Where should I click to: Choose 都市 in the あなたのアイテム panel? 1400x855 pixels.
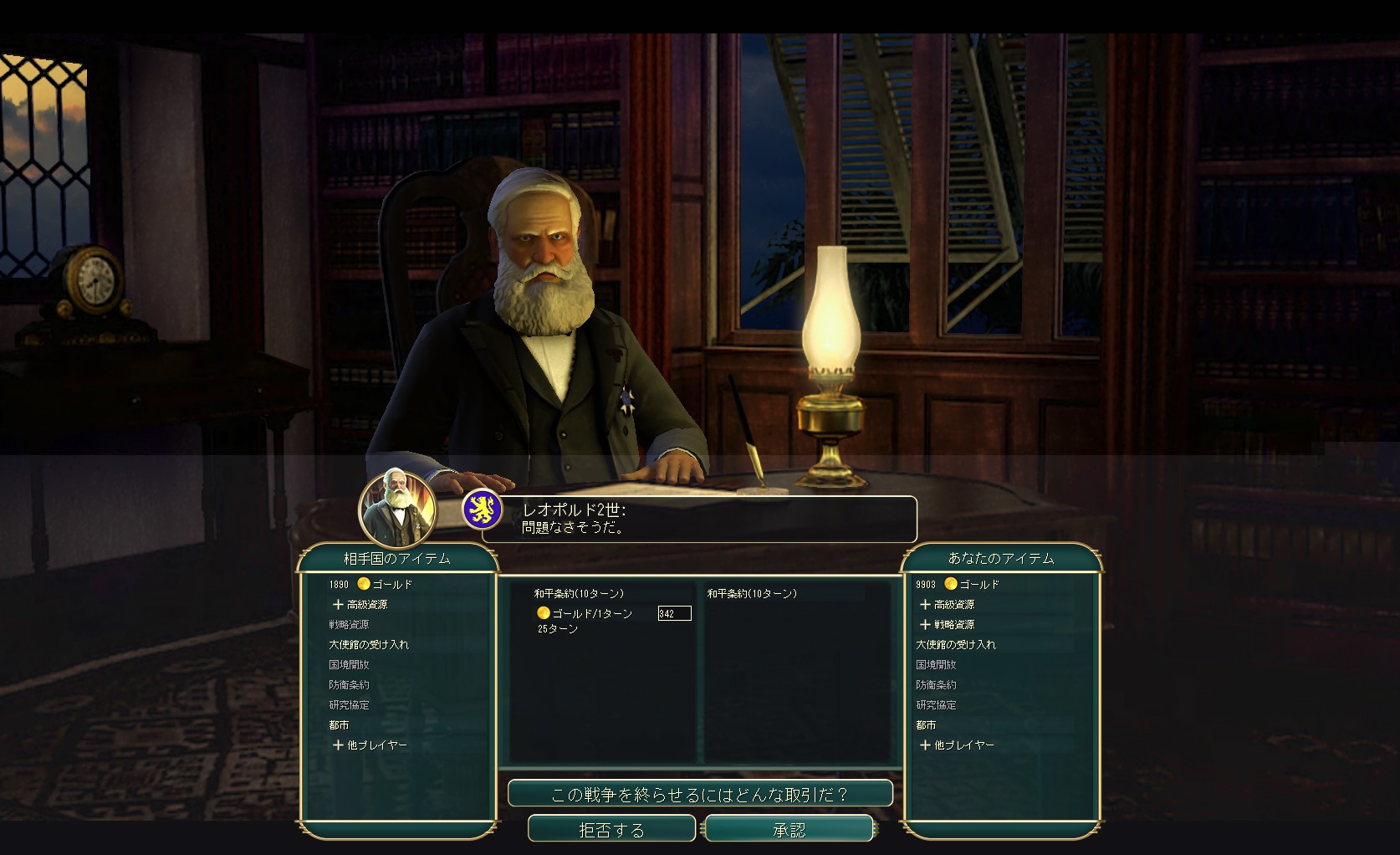click(926, 724)
